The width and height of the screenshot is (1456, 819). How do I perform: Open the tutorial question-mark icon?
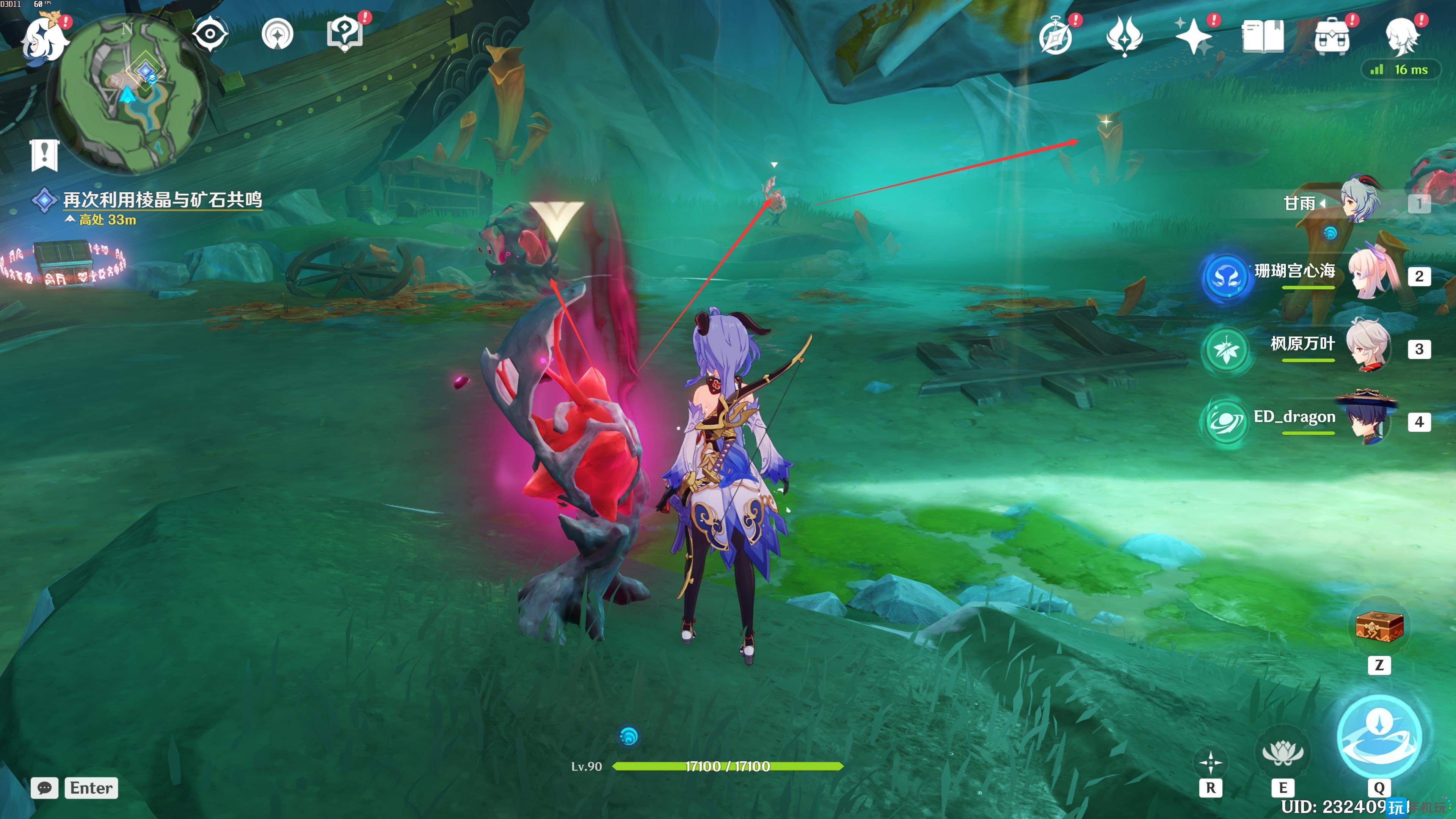point(345,34)
